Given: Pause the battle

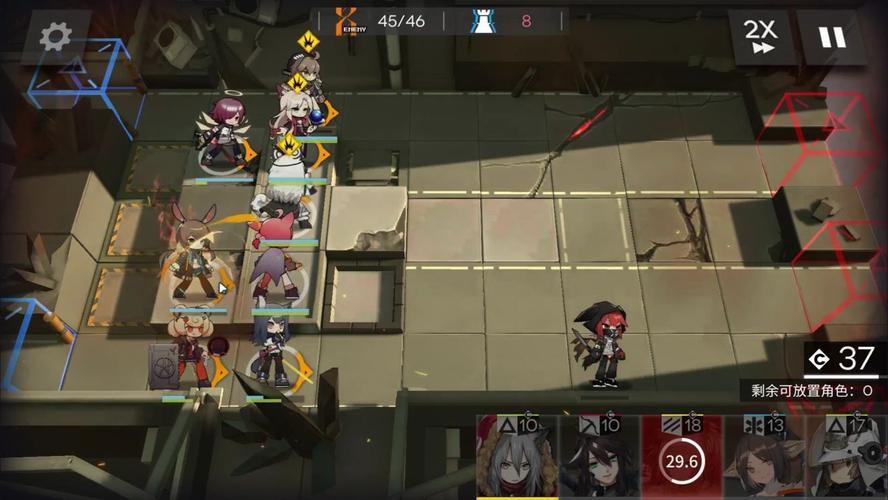Looking at the screenshot, I should tap(832, 38).
